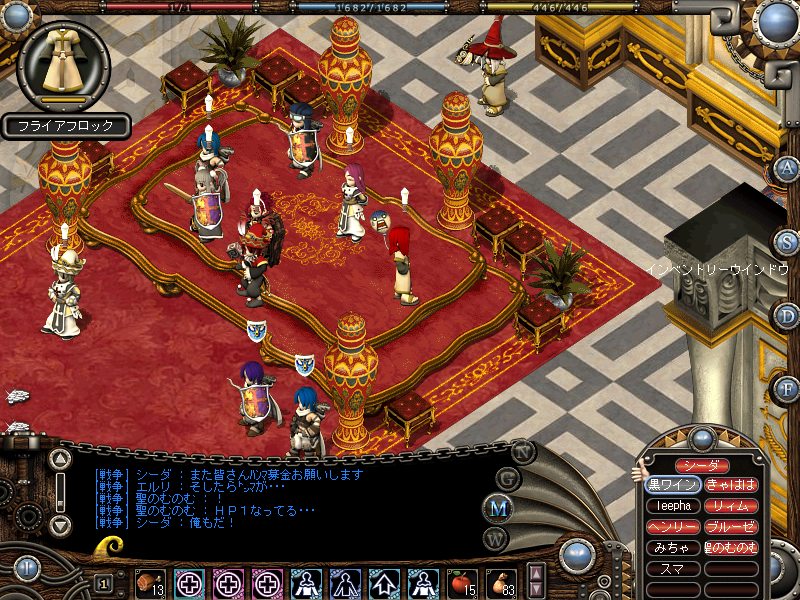Screen dimensions: 800x600
Task: Choose the highlighted M chat button
Action: (x=497, y=508)
